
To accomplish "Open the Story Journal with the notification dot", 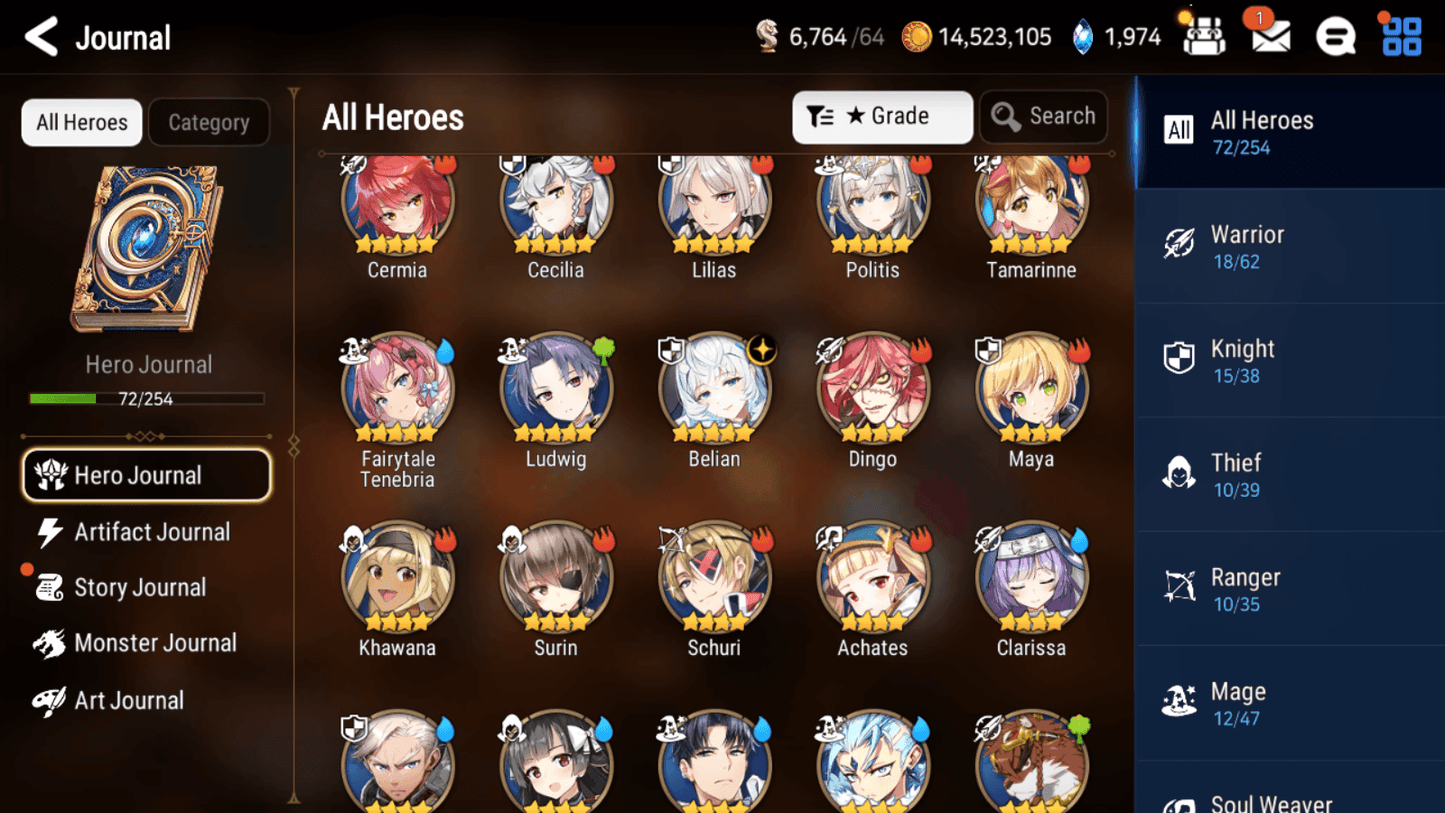I will click(x=139, y=587).
